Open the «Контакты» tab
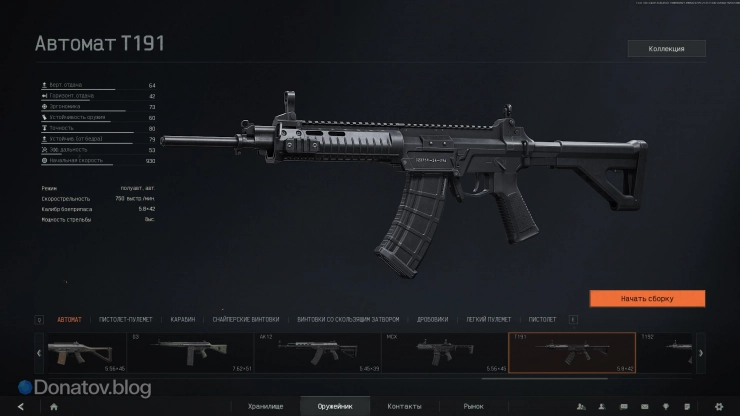This screenshot has height=416, width=740. coord(404,407)
